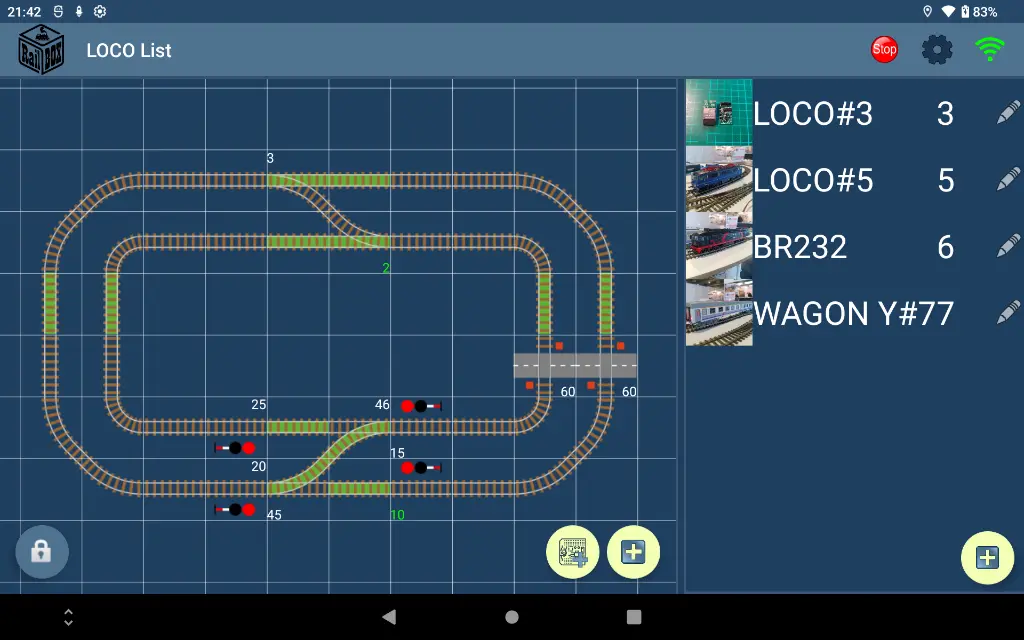Open the BR232 edit pencil
The height and width of the screenshot is (640, 1024).
[1008, 246]
